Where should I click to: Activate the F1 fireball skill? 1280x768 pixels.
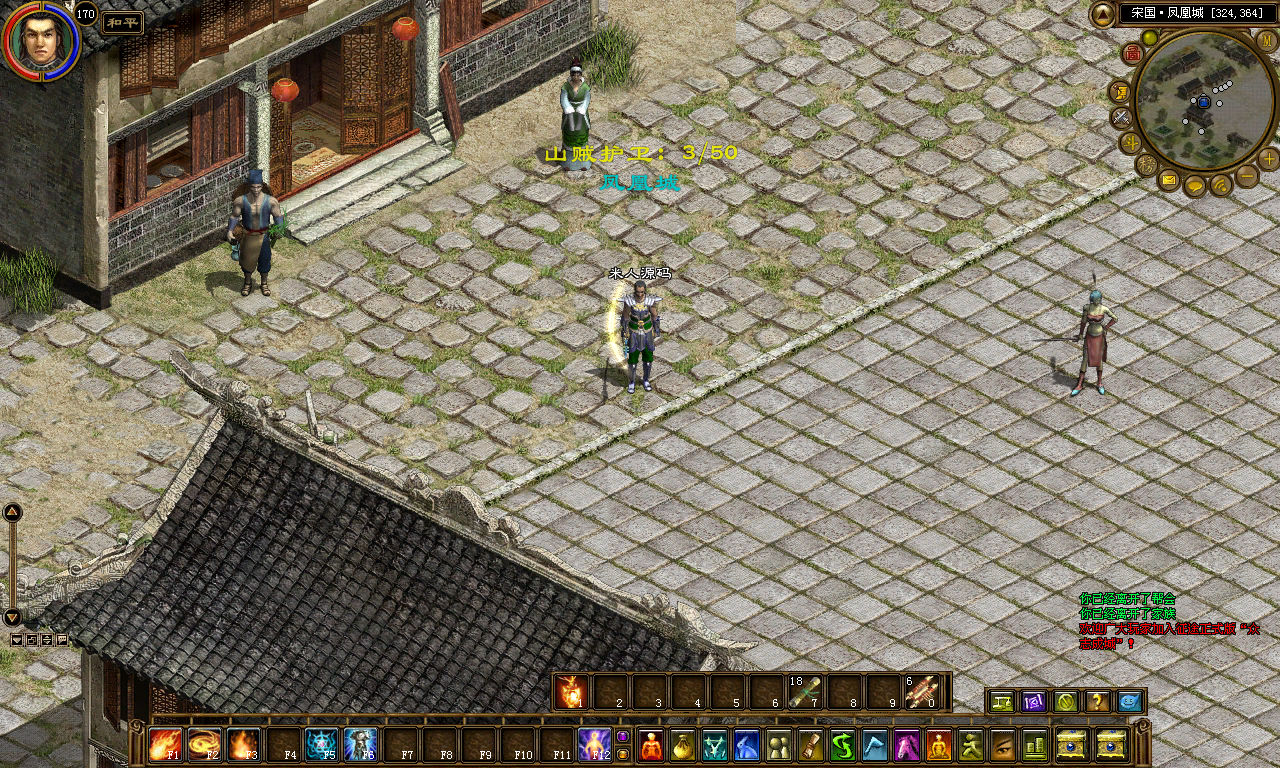click(x=164, y=745)
